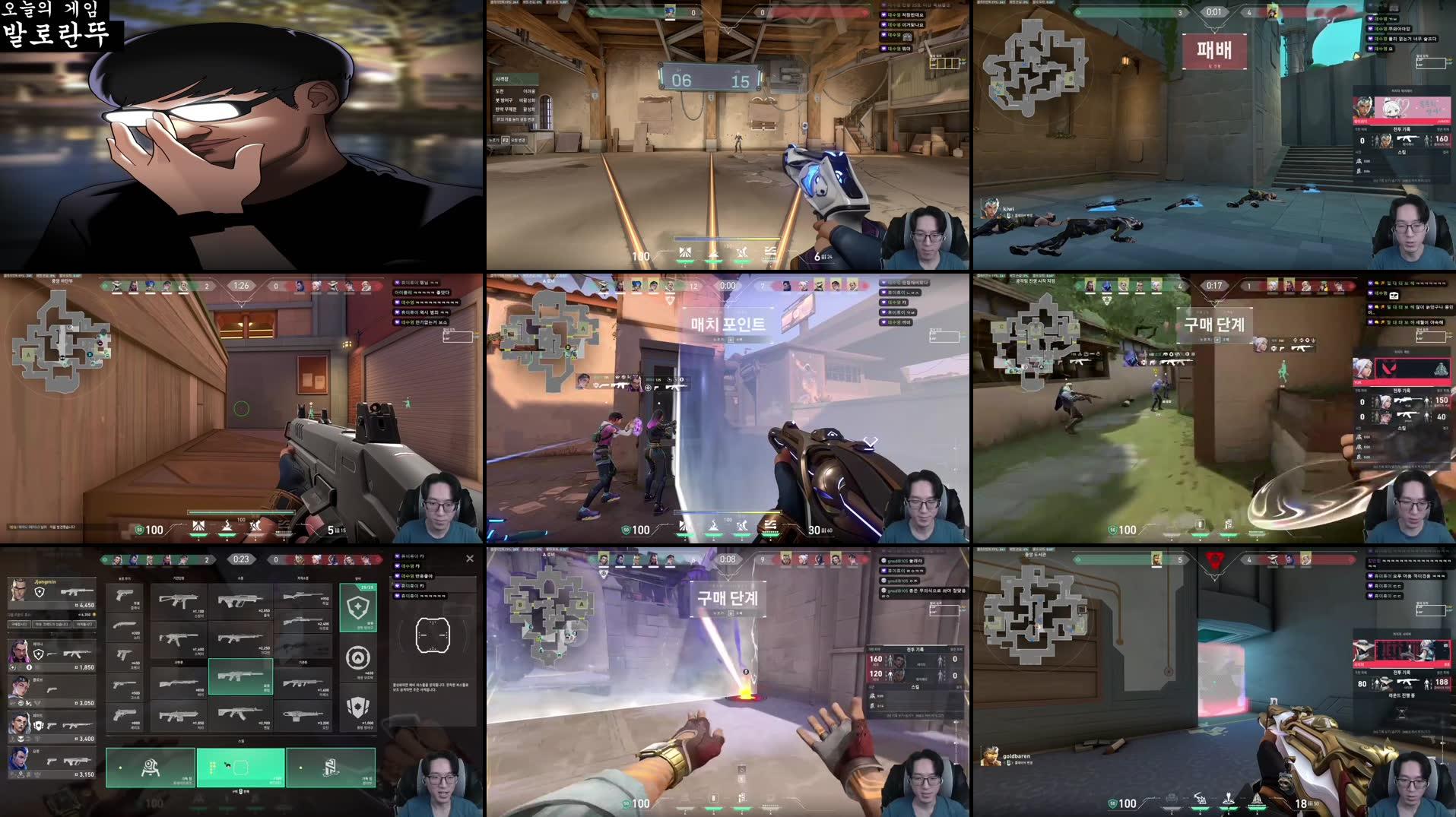1456x817 pixels.
Task: Deselect the highlighted middle ability purchase
Action: point(240,767)
